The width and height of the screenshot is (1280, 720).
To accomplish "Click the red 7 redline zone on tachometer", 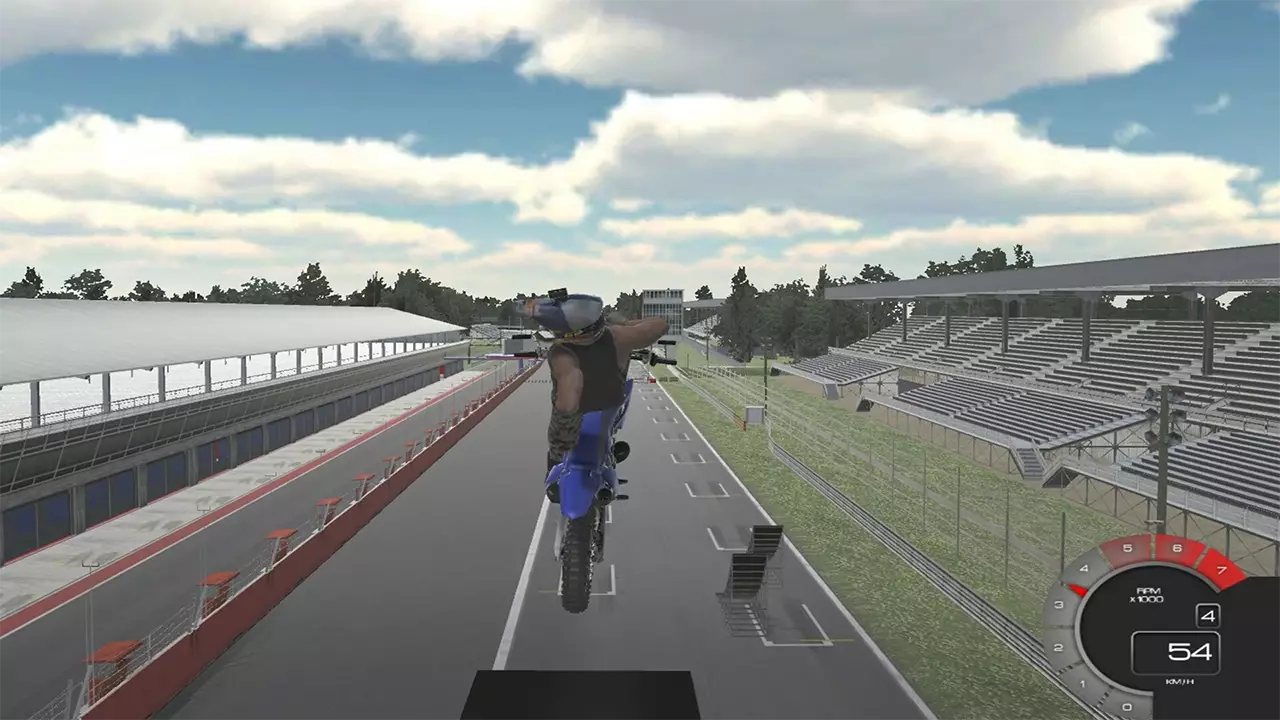I will (x=1222, y=571).
